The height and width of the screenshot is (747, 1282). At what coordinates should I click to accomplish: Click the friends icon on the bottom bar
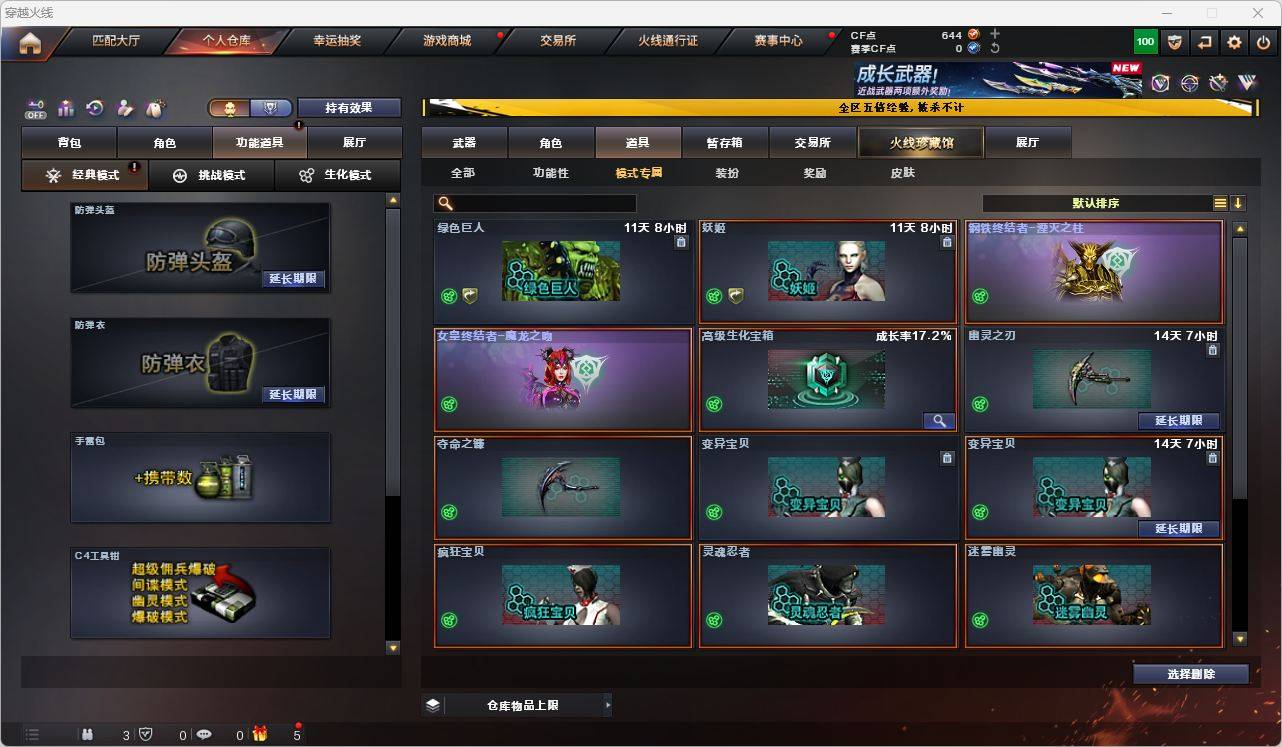pos(87,734)
